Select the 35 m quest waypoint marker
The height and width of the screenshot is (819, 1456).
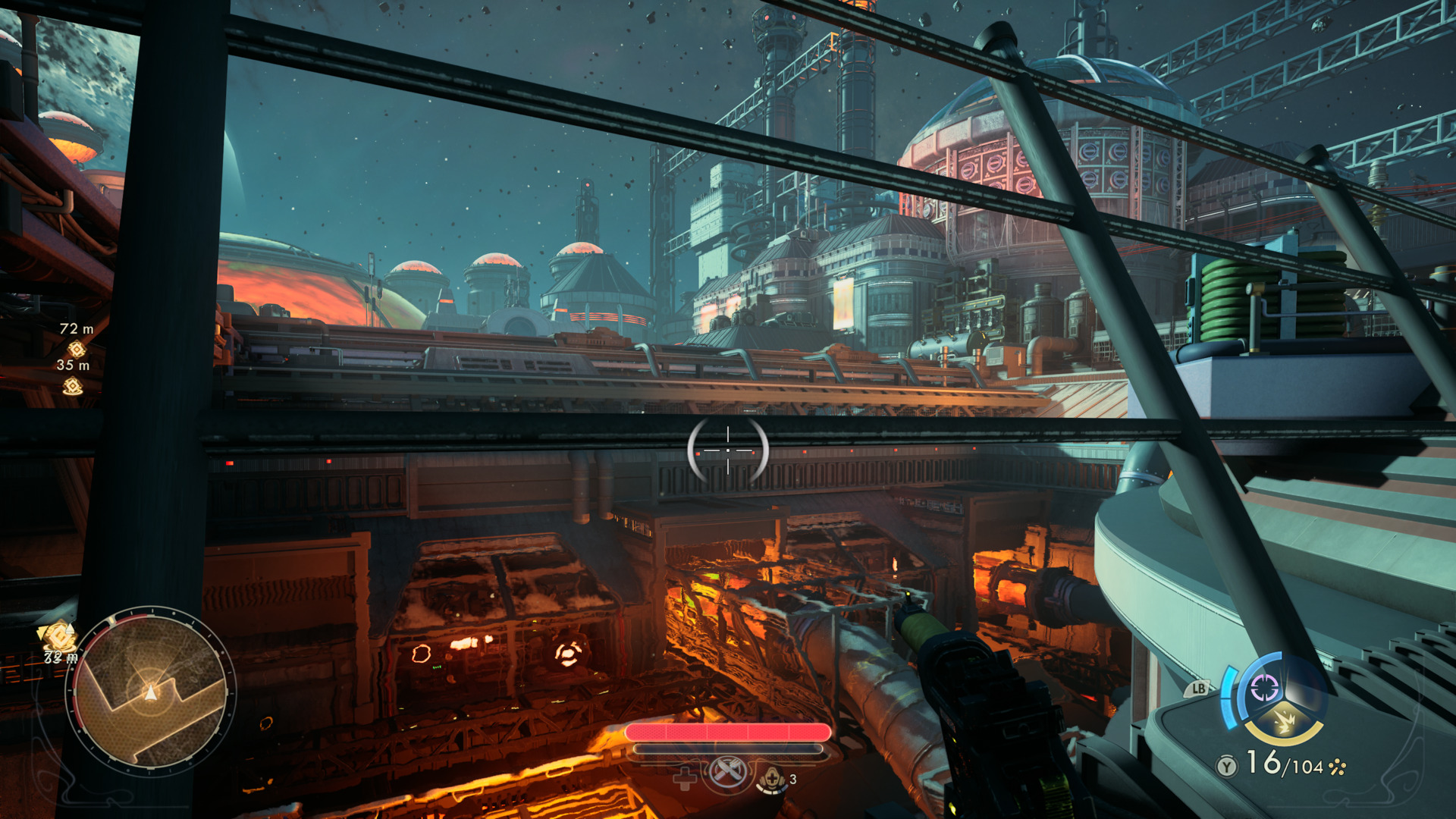[x=73, y=387]
